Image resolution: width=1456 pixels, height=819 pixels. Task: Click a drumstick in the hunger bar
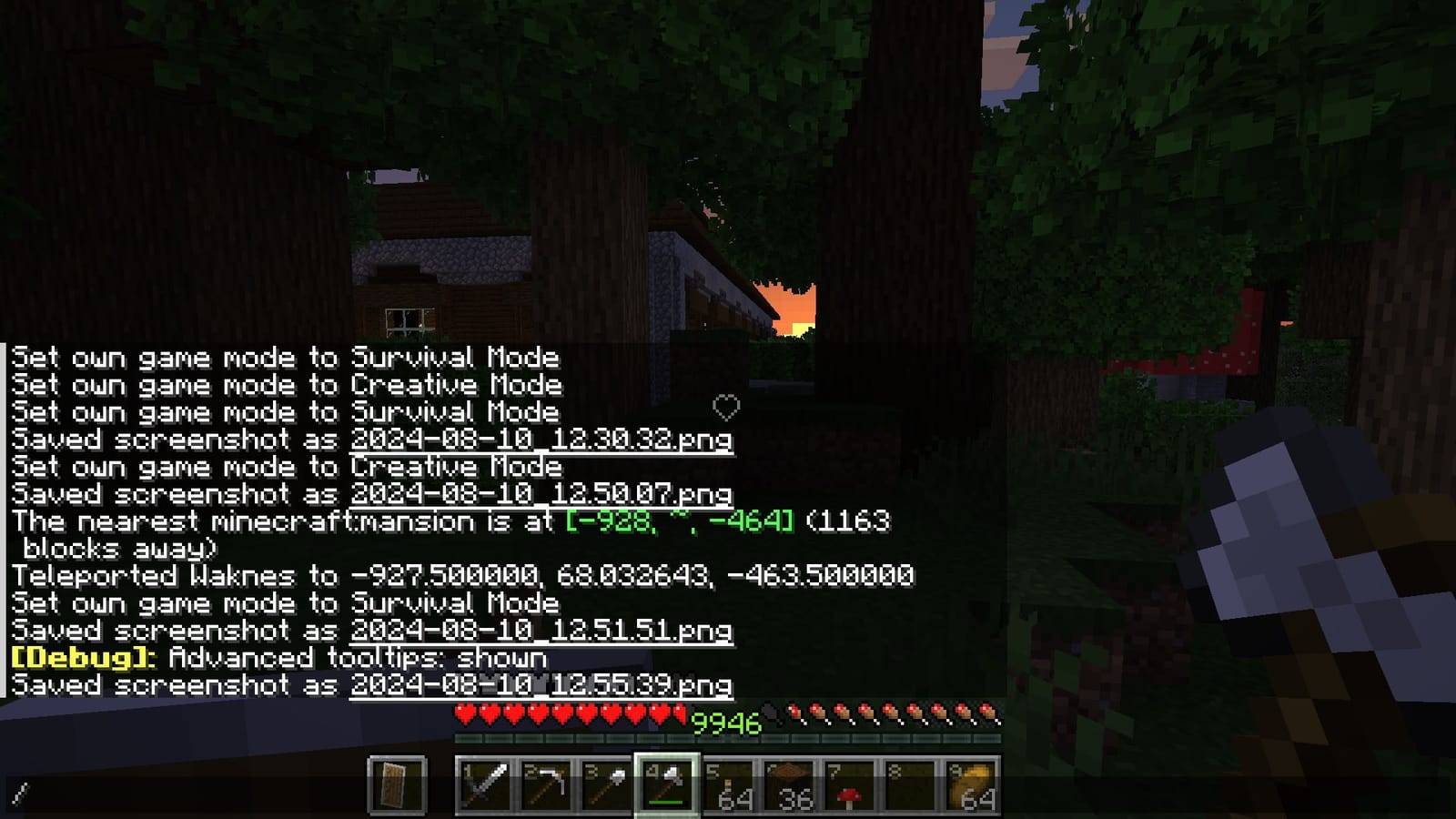coord(987,715)
